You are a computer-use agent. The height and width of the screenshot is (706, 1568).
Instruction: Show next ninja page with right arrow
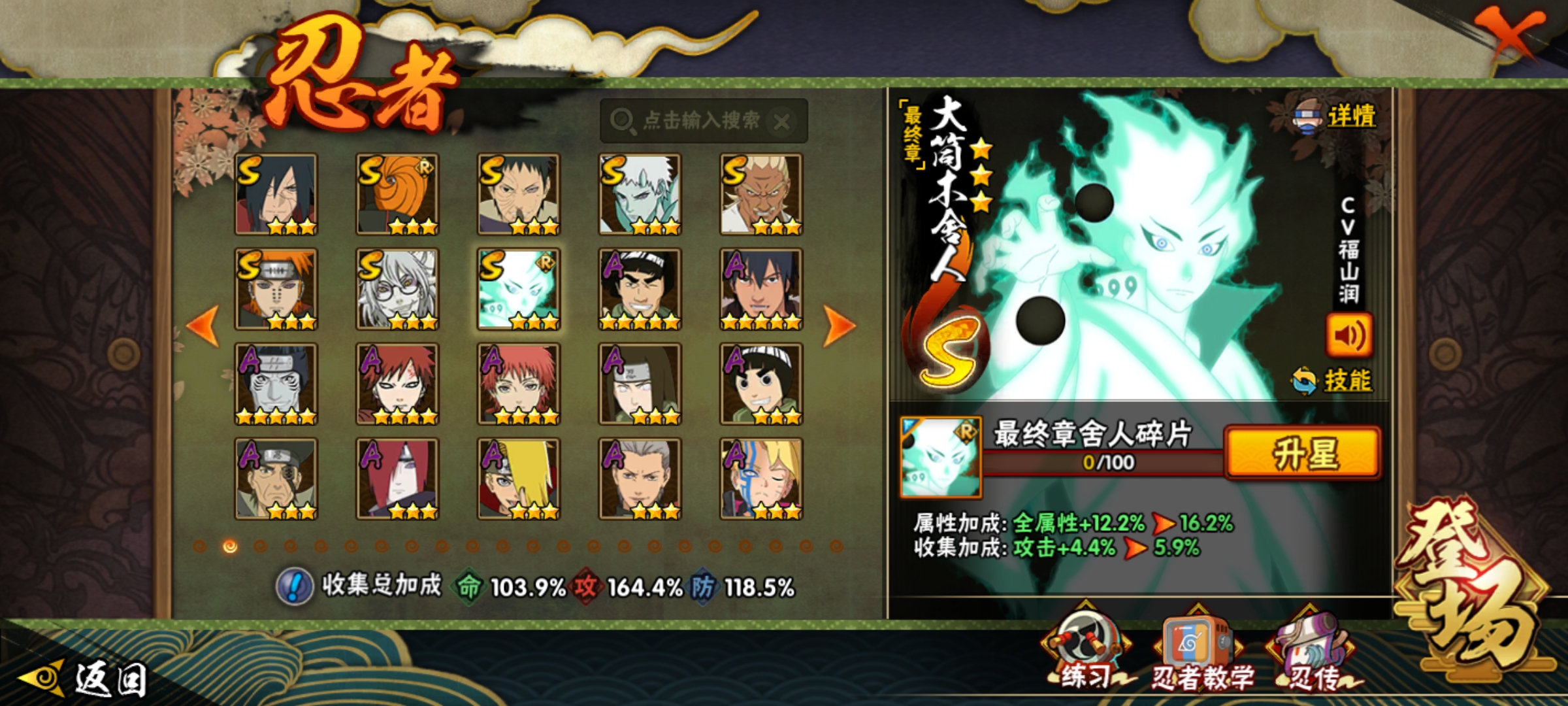(839, 325)
